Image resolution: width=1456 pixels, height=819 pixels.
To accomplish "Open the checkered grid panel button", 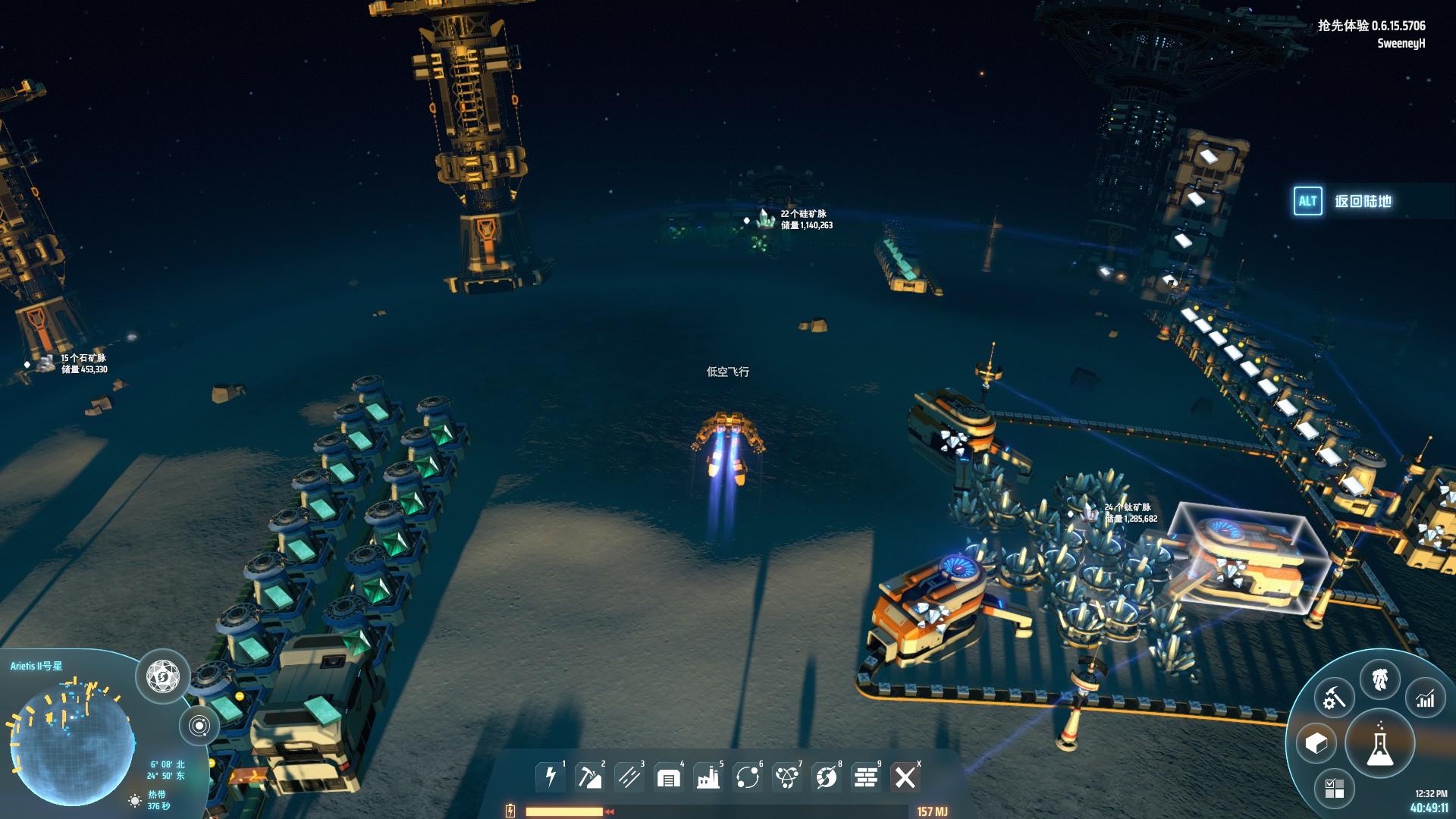I will (1334, 788).
